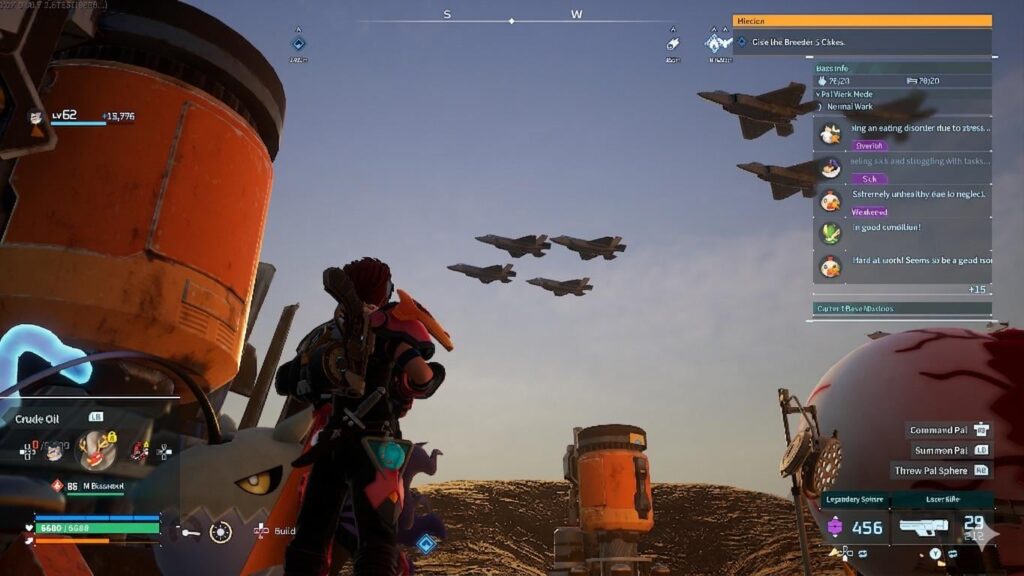Click the circular sun dial icon

tap(221, 532)
